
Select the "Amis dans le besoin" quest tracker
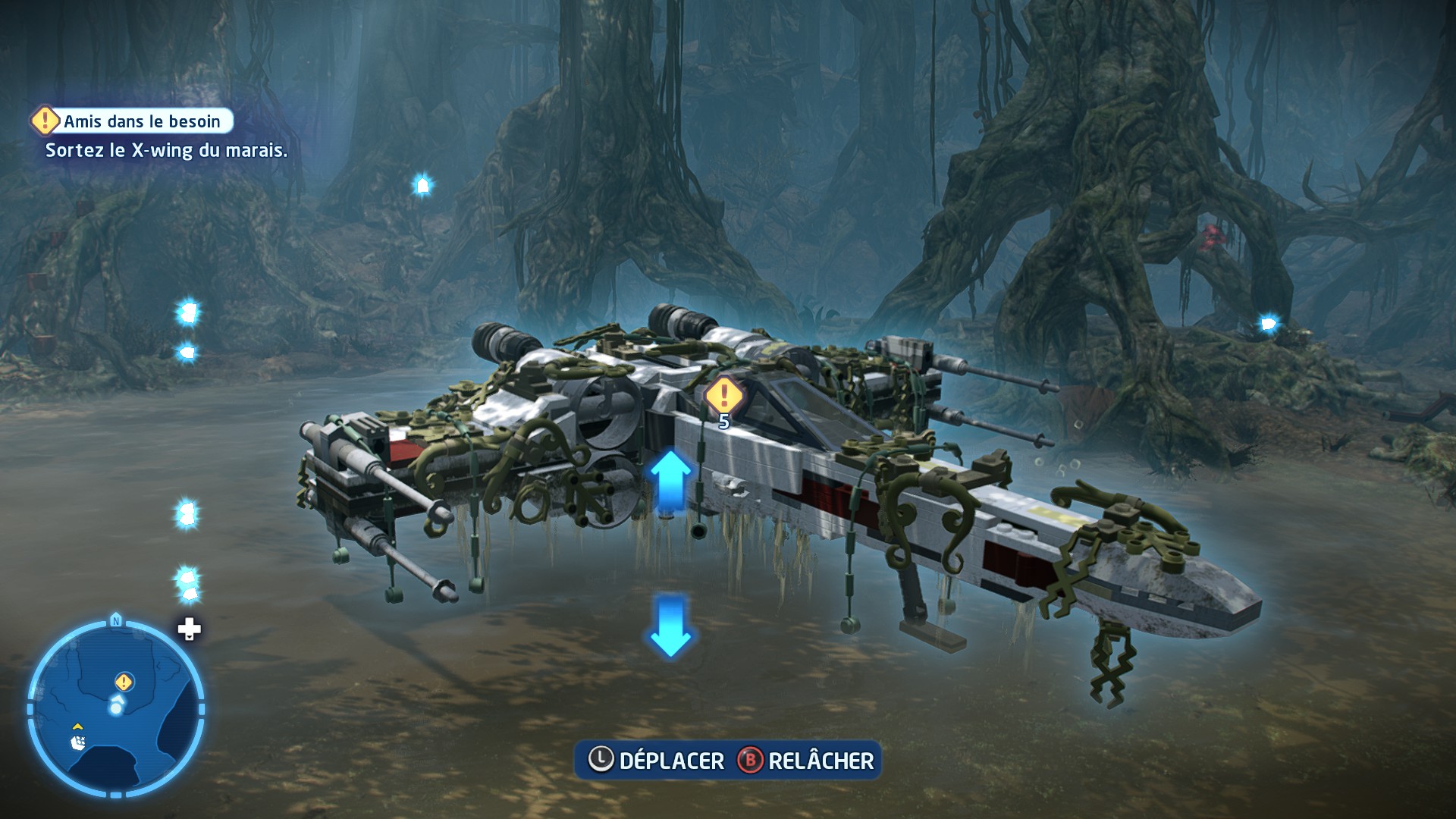(133, 121)
